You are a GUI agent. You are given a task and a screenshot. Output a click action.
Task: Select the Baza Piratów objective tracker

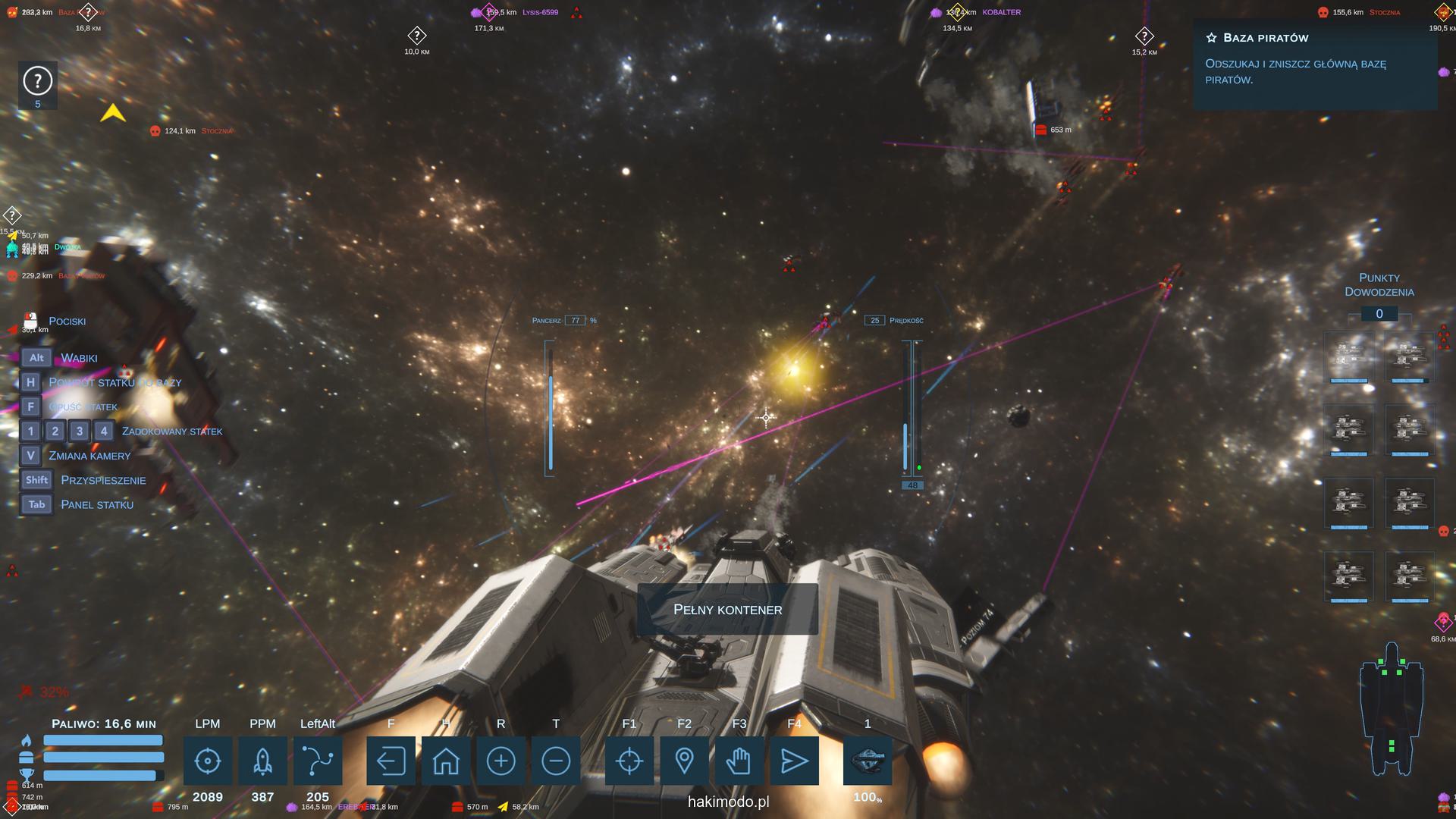(x=1314, y=58)
